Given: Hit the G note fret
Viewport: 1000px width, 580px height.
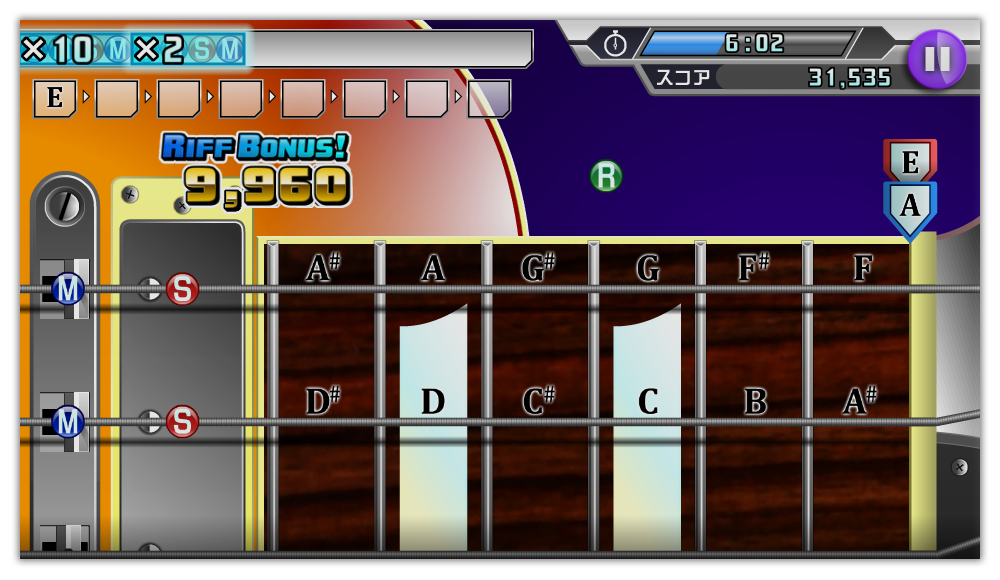Looking at the screenshot, I should point(647,268).
